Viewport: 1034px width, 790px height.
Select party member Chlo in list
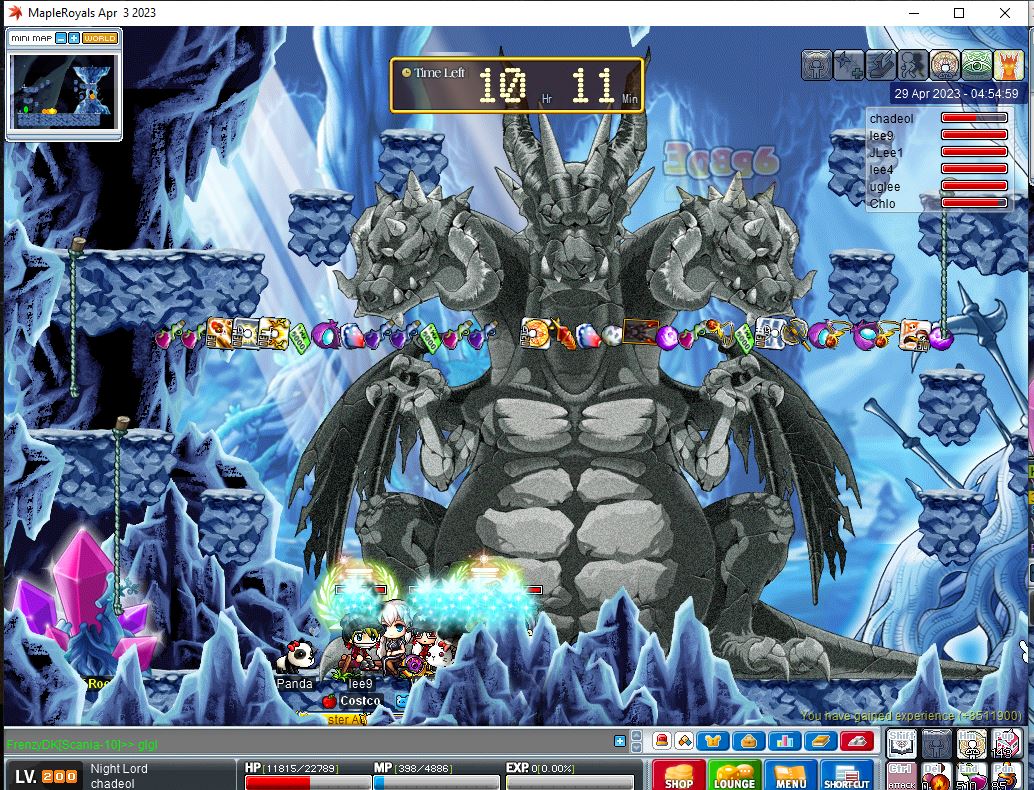[x=882, y=204]
